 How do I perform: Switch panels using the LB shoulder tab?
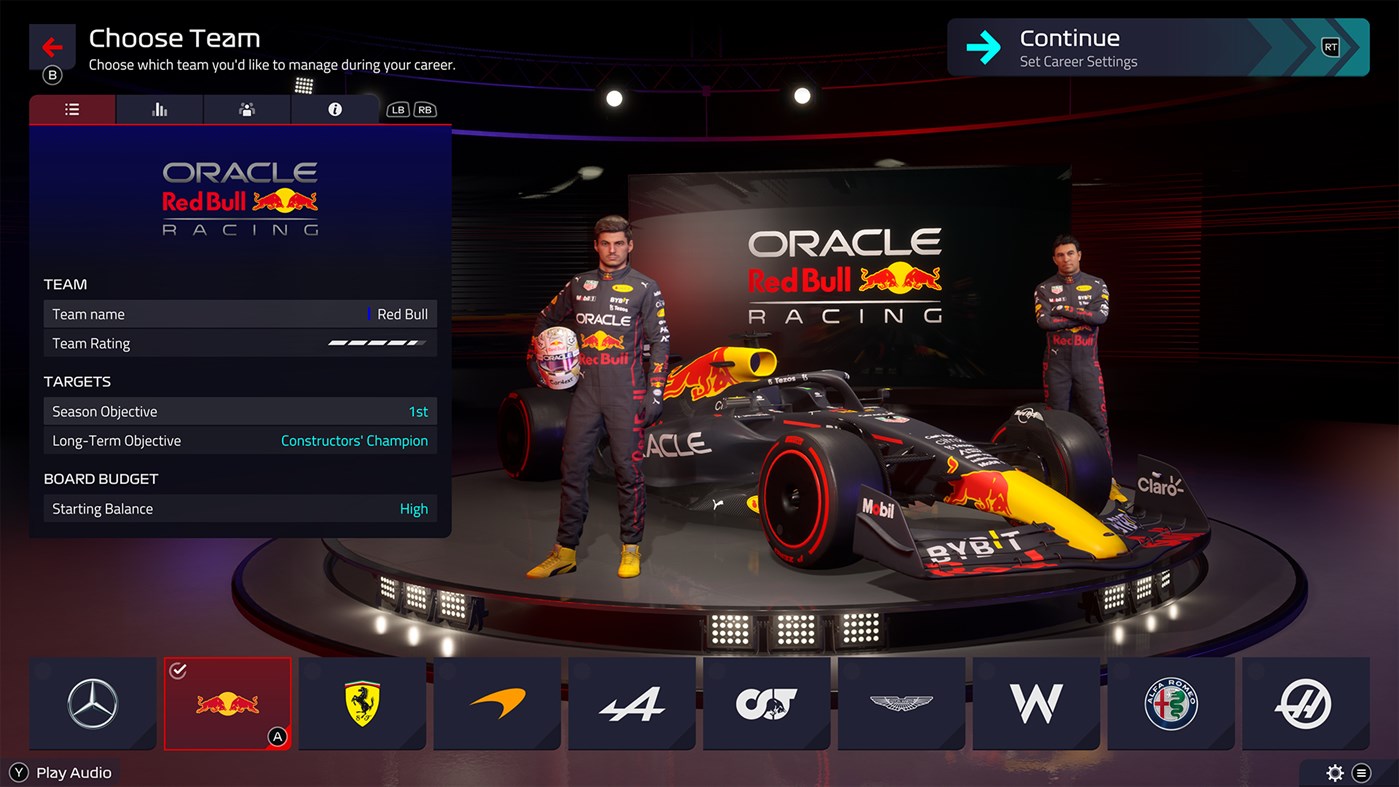tap(398, 109)
